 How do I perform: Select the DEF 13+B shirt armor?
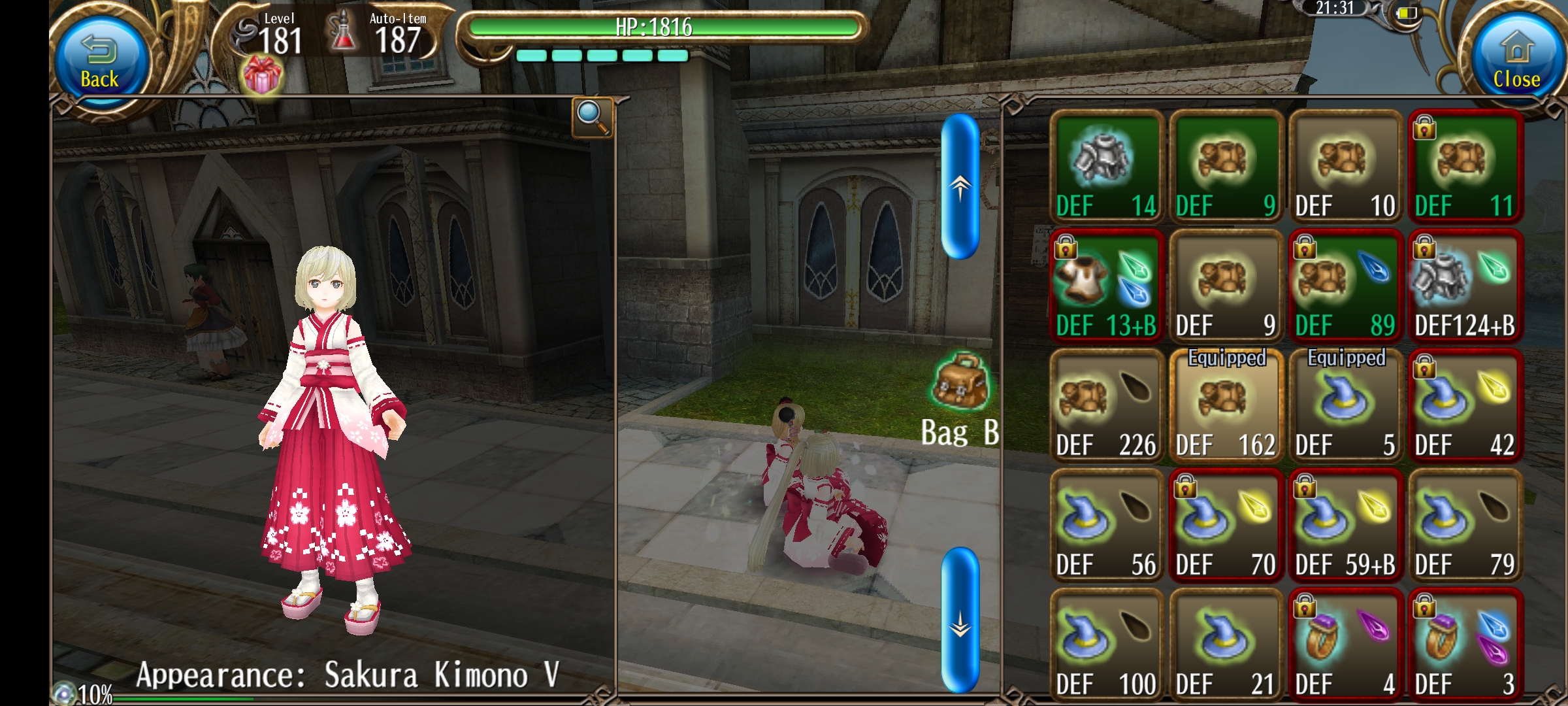1106,286
